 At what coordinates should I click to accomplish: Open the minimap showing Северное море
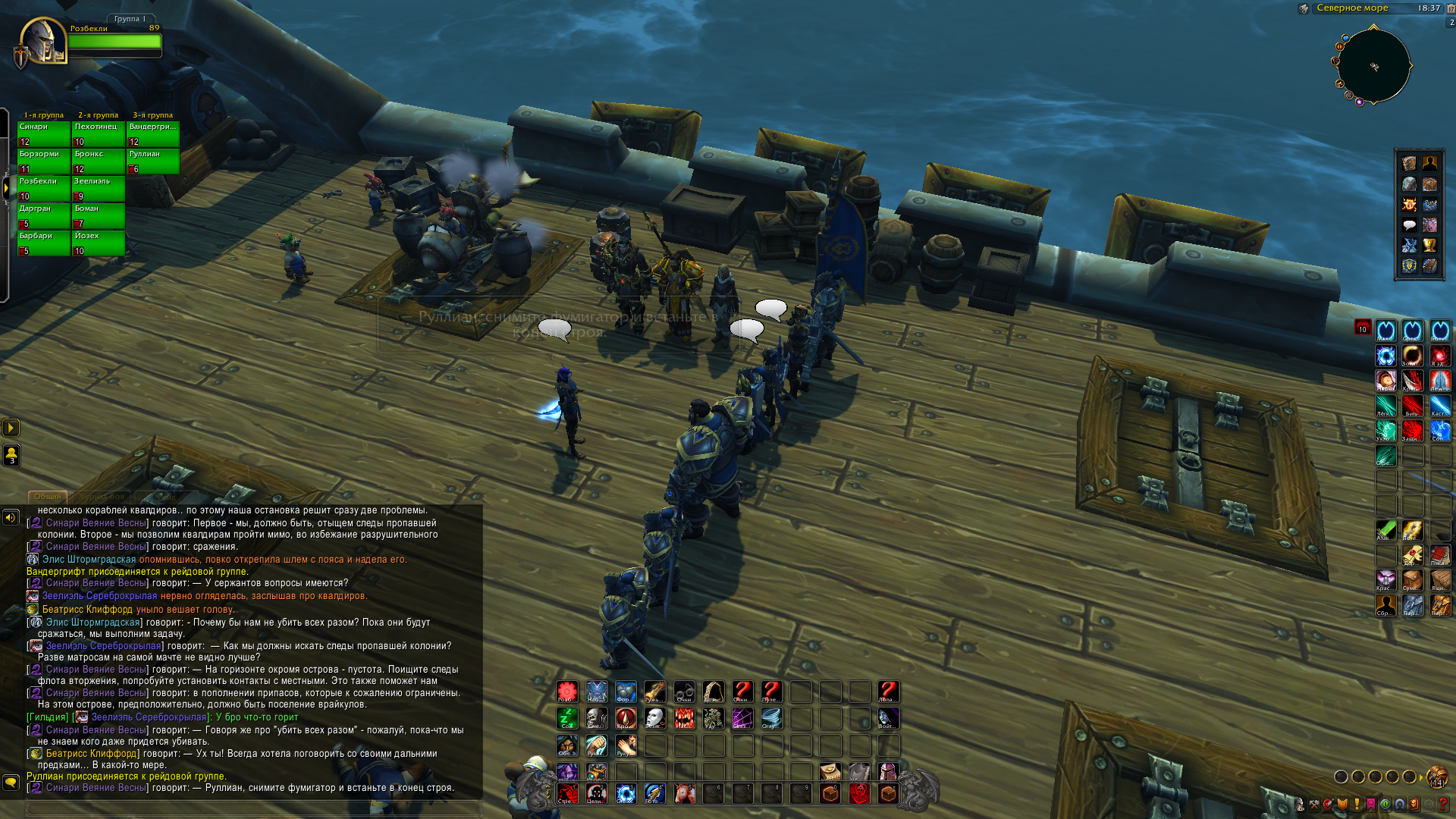(1373, 66)
